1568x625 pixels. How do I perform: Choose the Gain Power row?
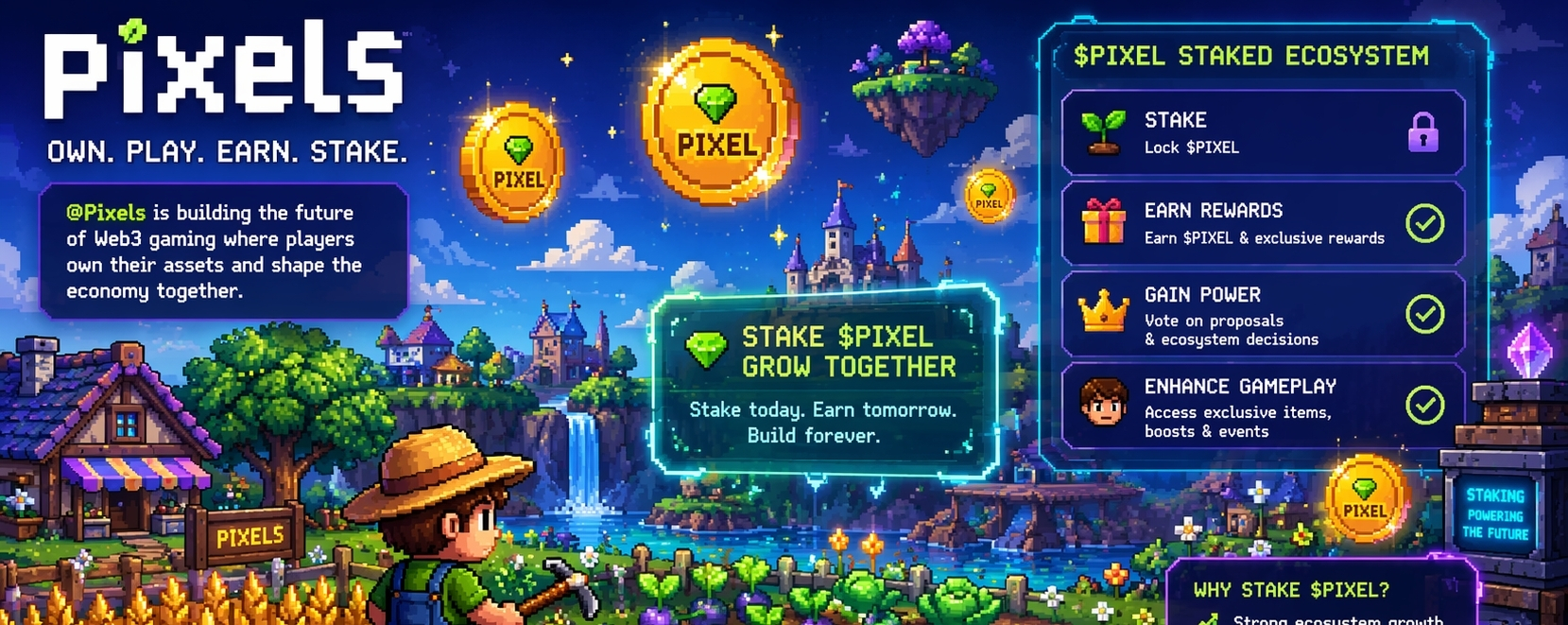click(x=1262, y=315)
